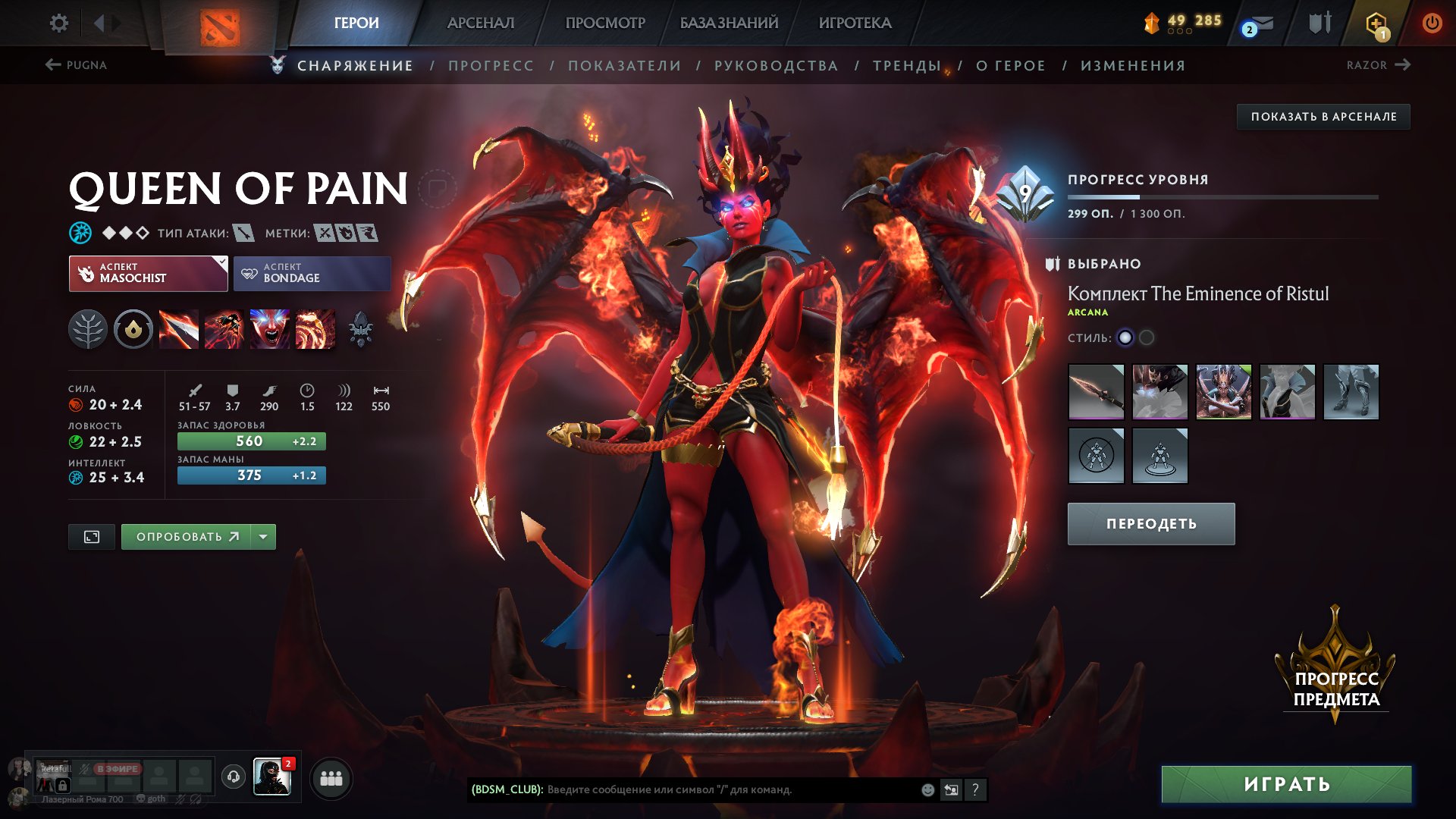Go to the Игротека tab

tap(855, 23)
